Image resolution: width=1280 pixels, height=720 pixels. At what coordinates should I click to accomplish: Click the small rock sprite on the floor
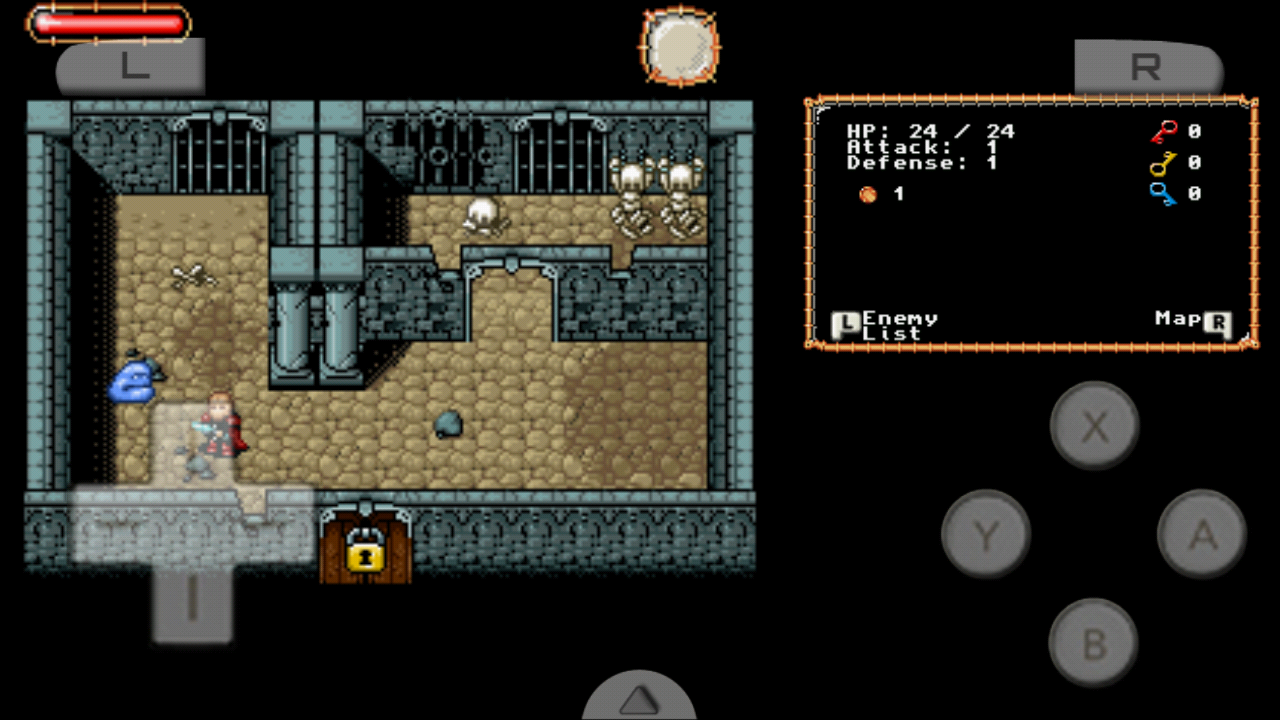click(447, 425)
